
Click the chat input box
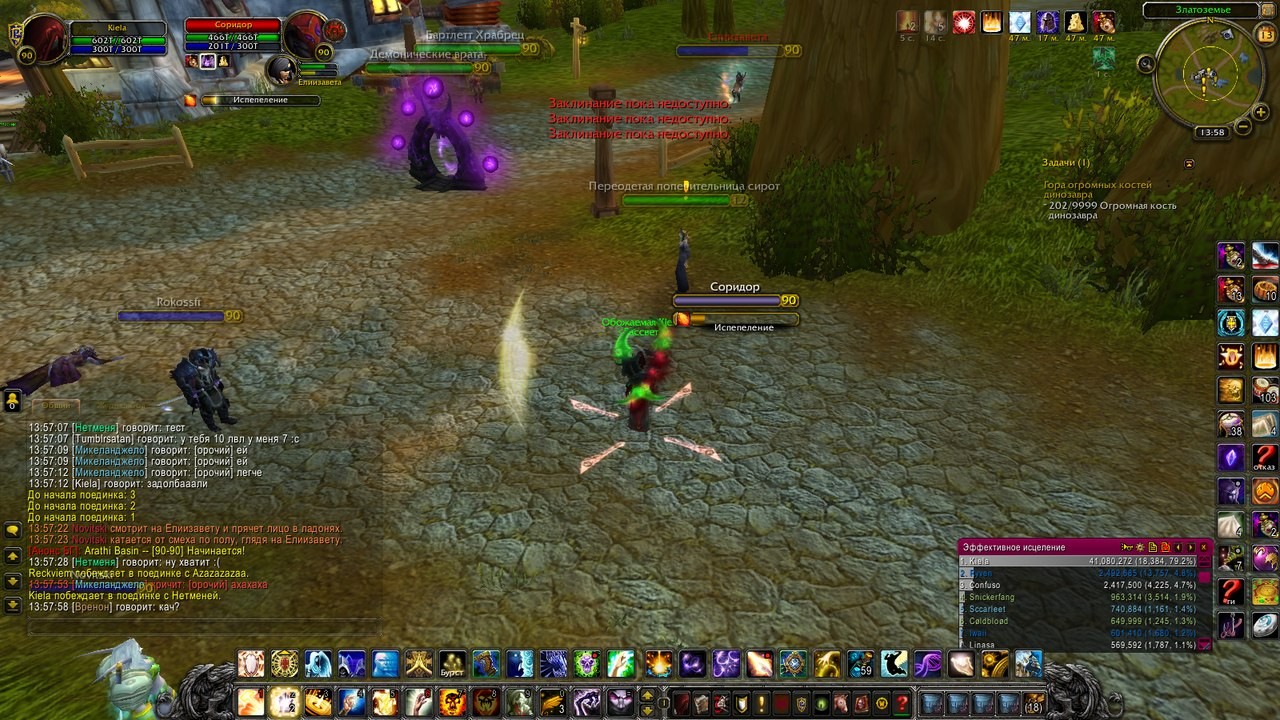tap(200, 627)
